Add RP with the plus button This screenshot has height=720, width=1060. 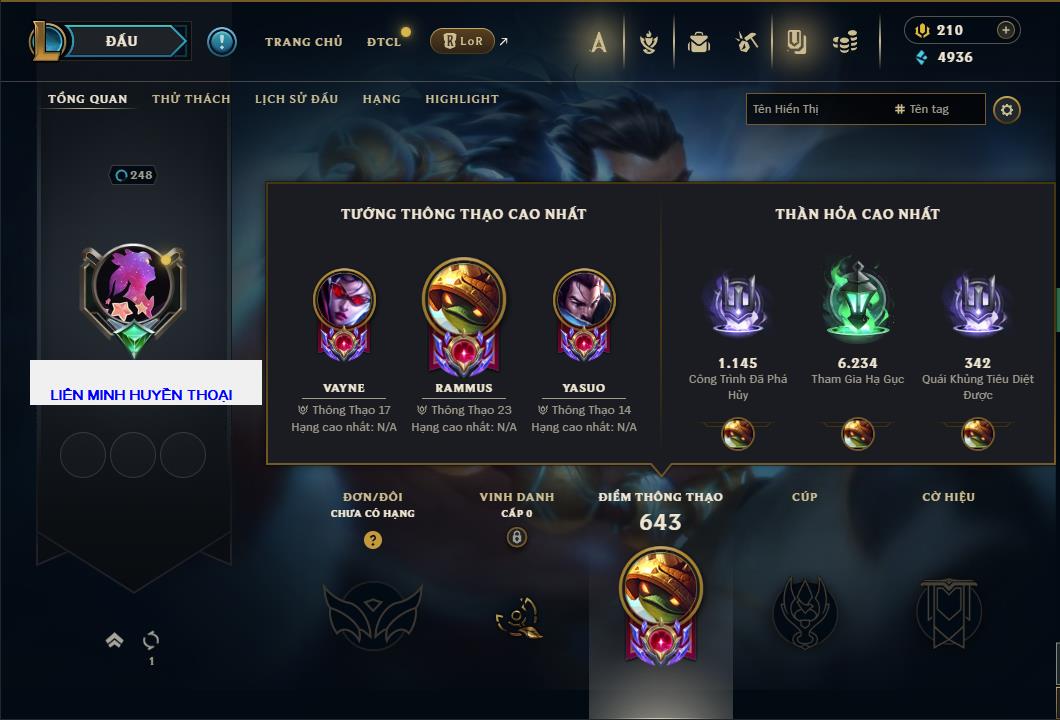(x=1006, y=30)
